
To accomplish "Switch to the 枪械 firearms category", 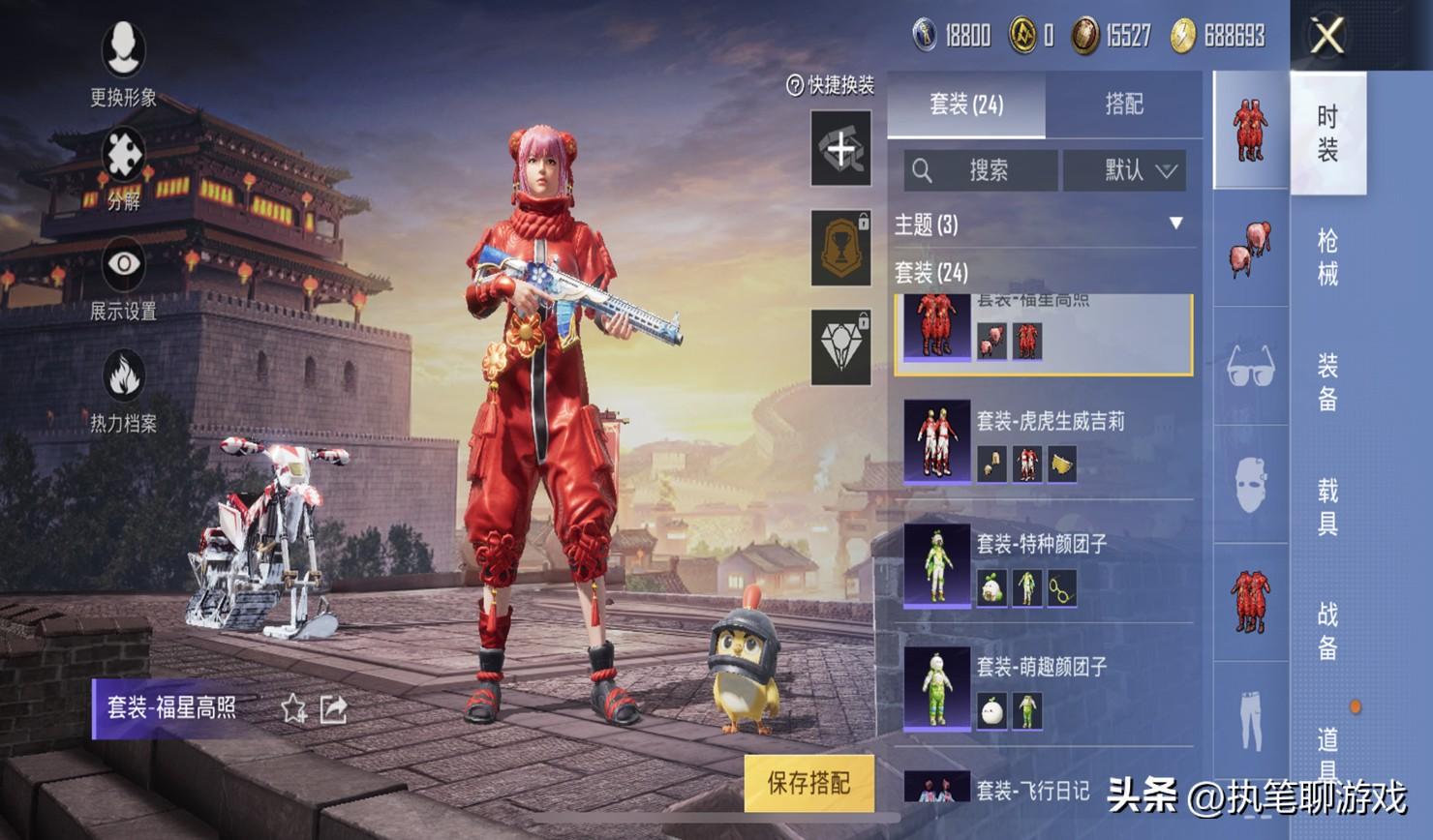I will tap(1327, 257).
